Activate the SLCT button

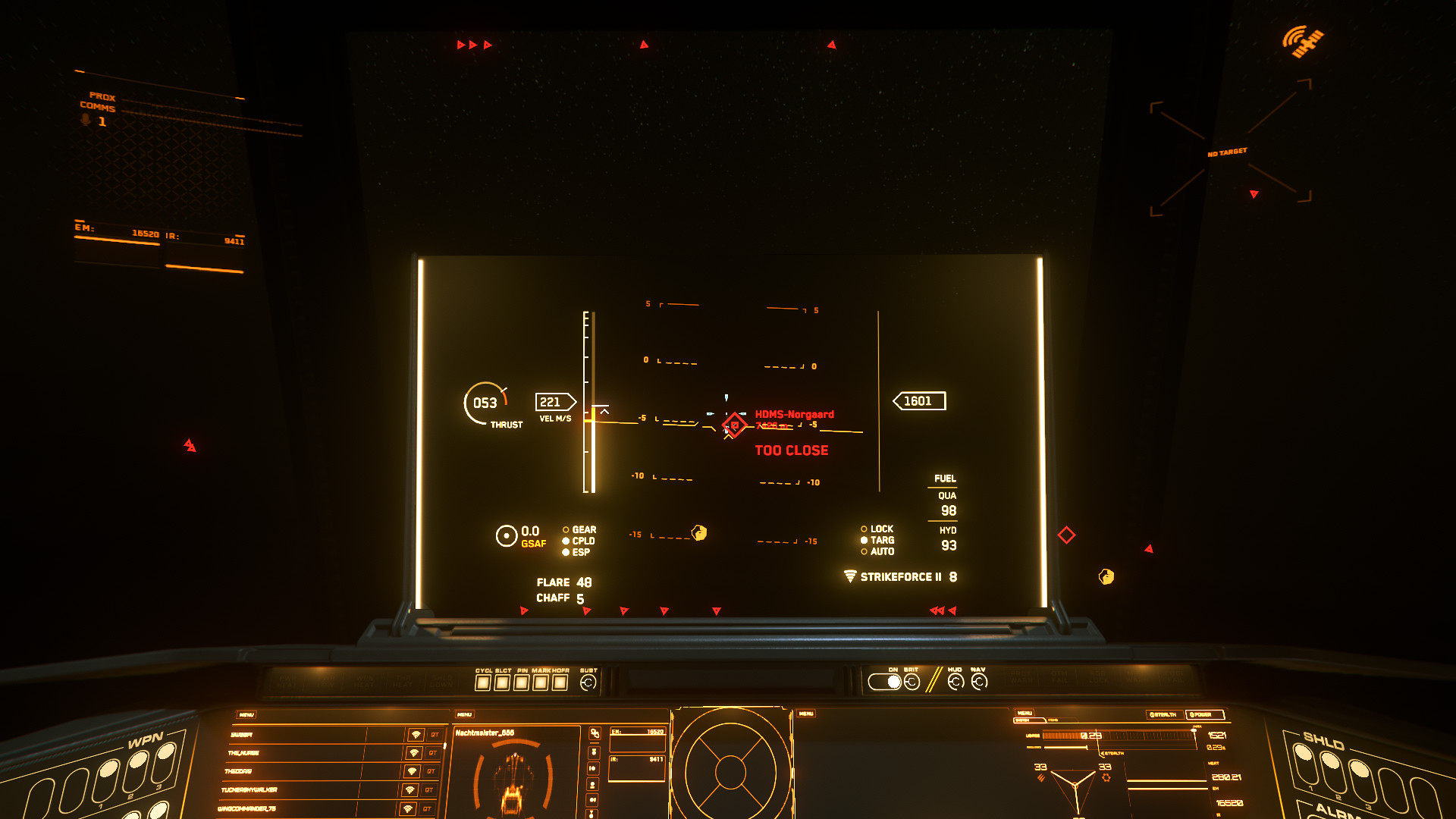(502, 682)
